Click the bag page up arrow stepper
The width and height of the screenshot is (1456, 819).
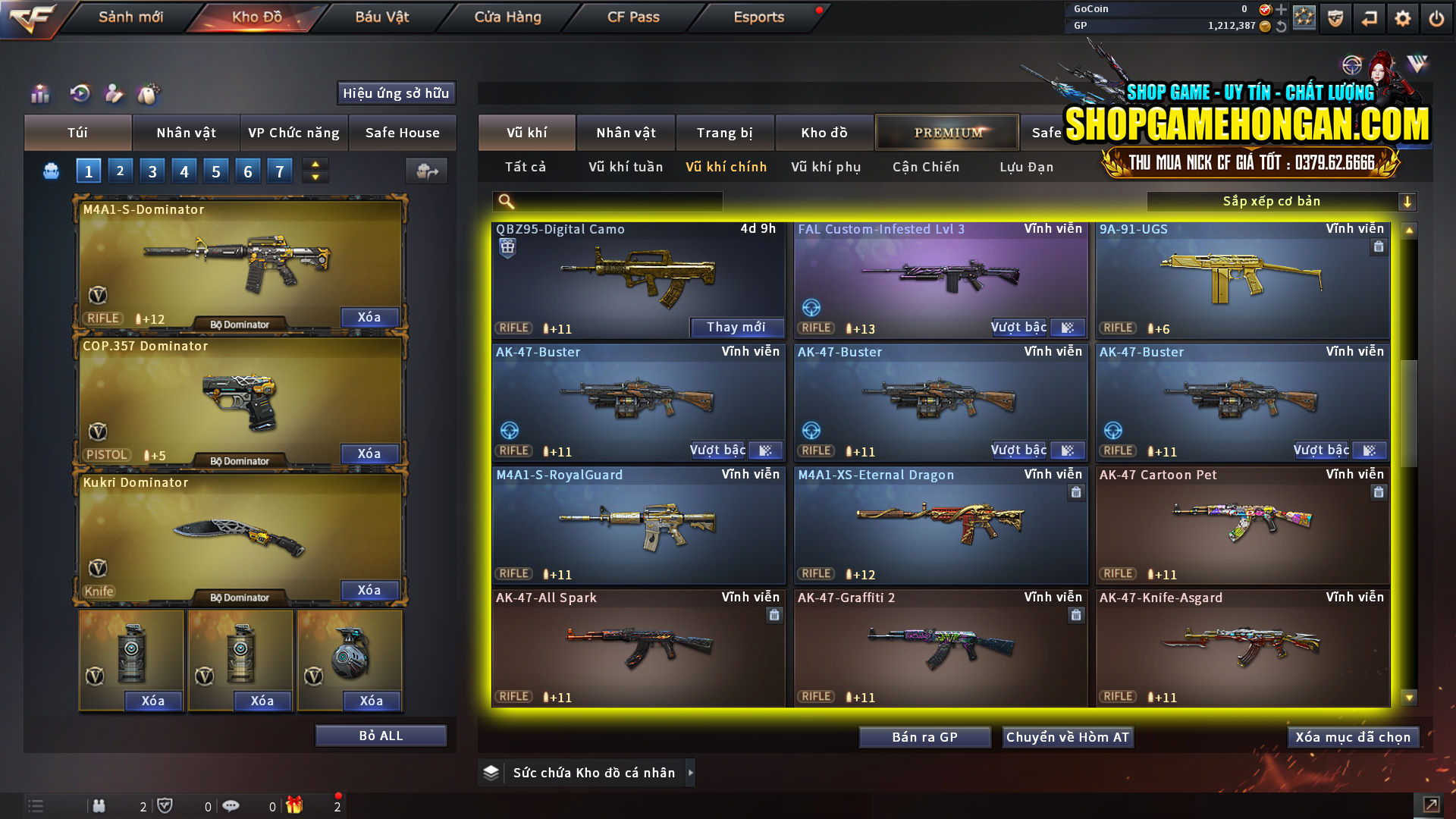[314, 165]
